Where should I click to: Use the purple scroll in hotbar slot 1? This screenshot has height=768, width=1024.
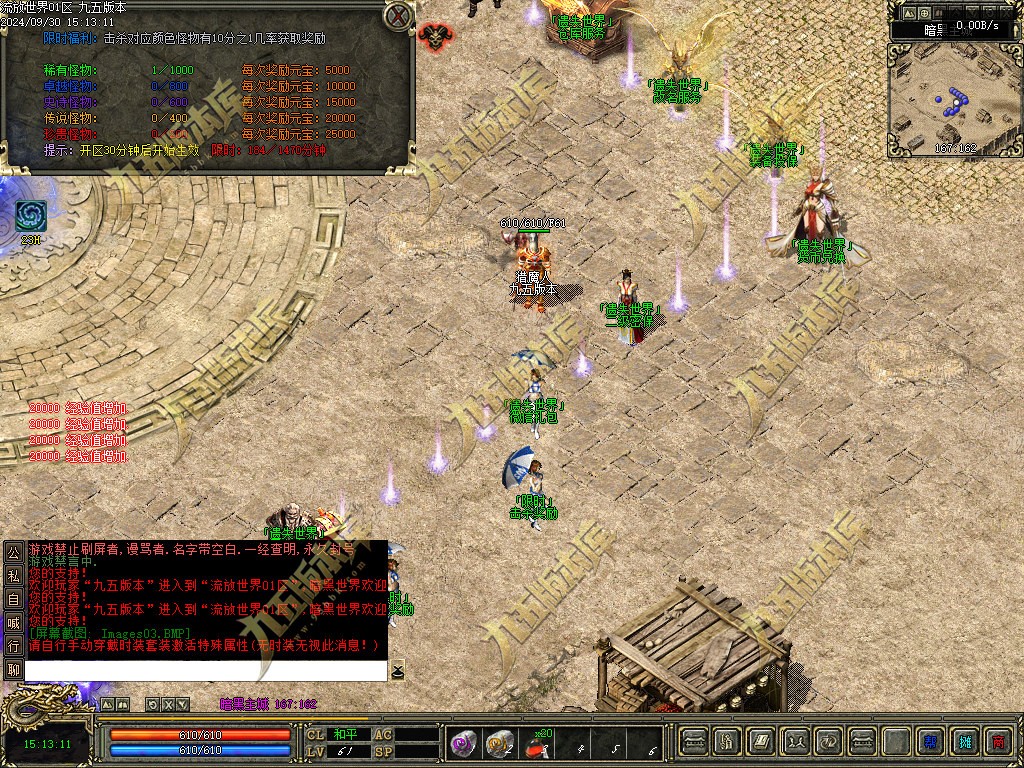pyautogui.click(x=464, y=743)
